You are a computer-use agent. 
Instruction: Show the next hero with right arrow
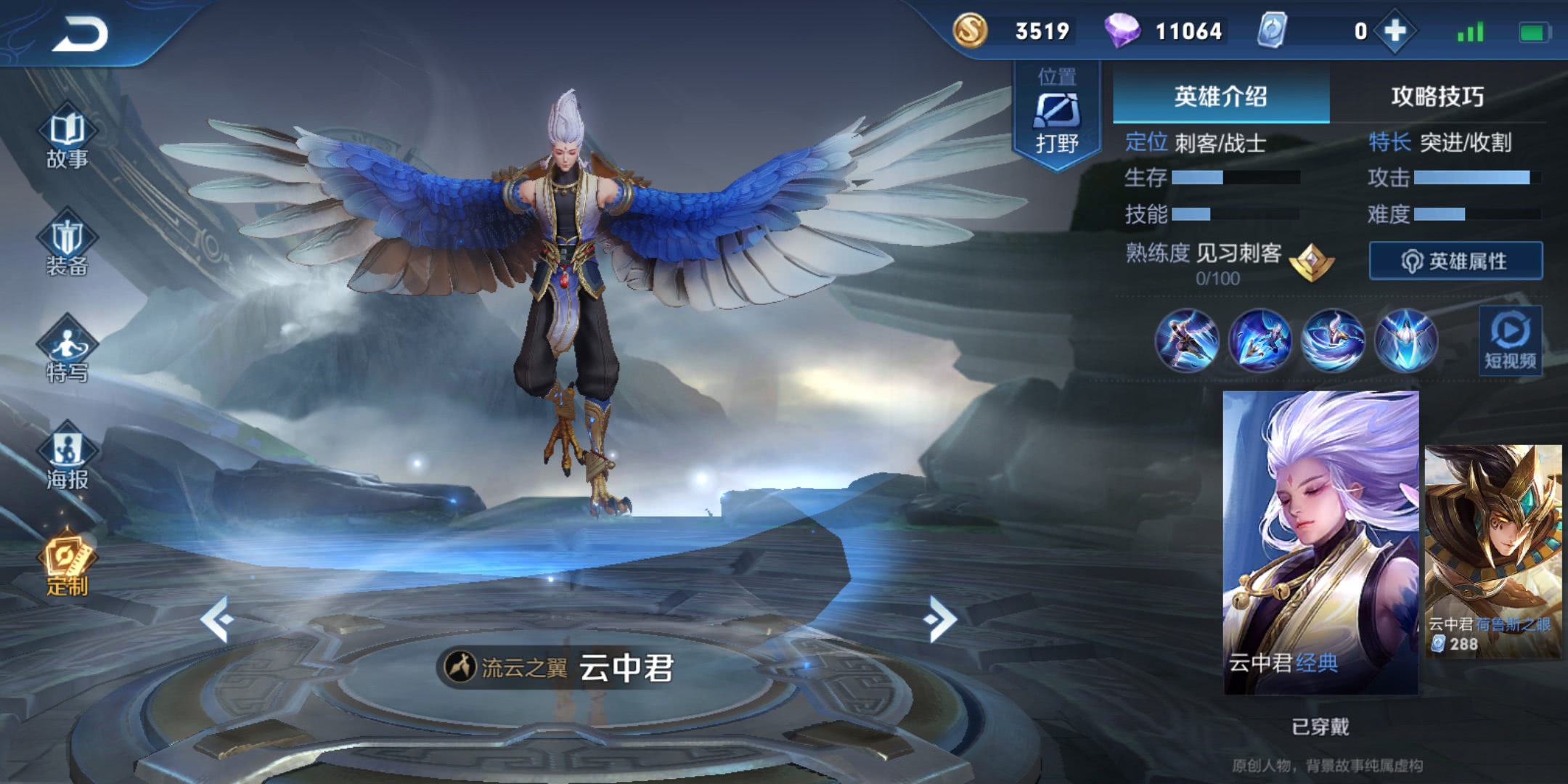[941, 619]
